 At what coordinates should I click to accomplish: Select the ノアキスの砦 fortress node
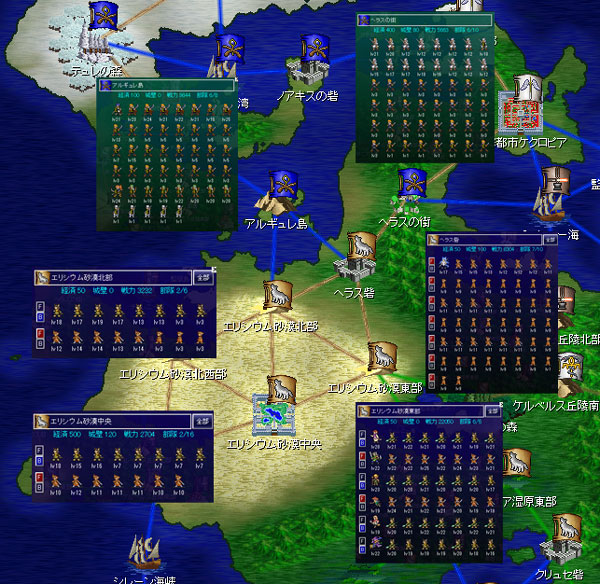tap(309, 70)
